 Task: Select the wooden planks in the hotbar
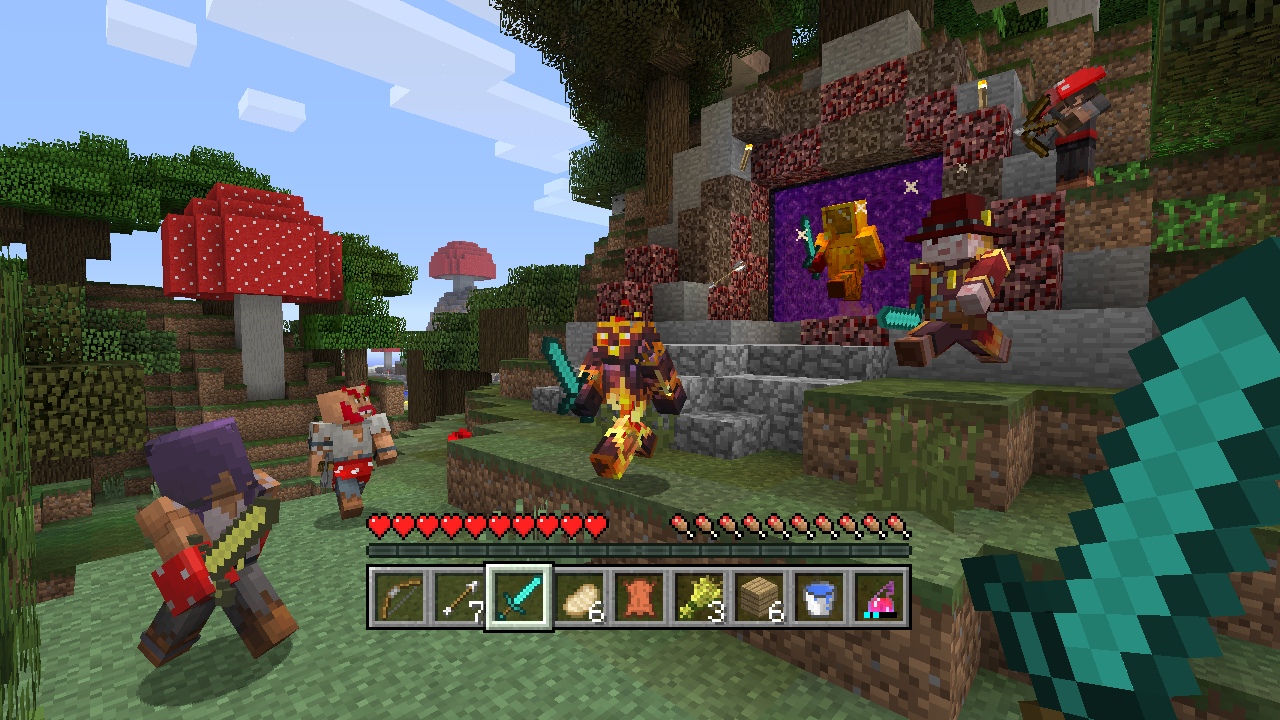(758, 597)
